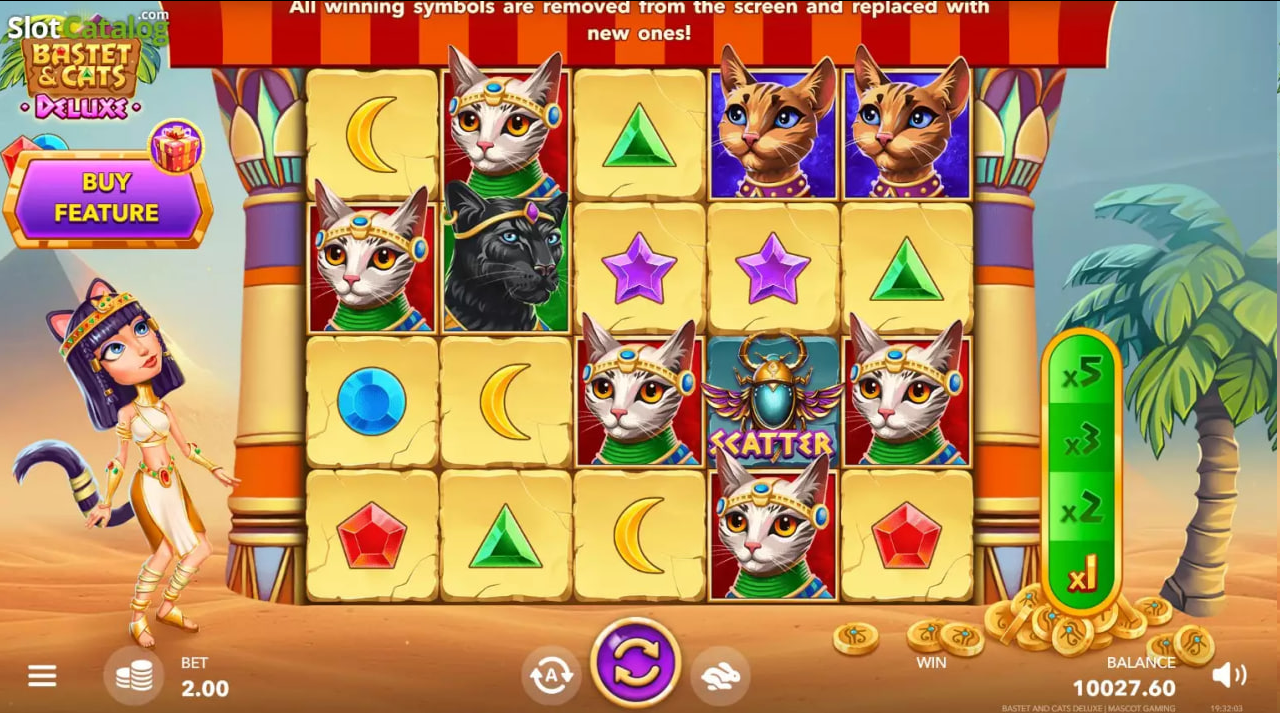Open the Buy Feature menu
The image size is (1280, 713).
(106, 198)
